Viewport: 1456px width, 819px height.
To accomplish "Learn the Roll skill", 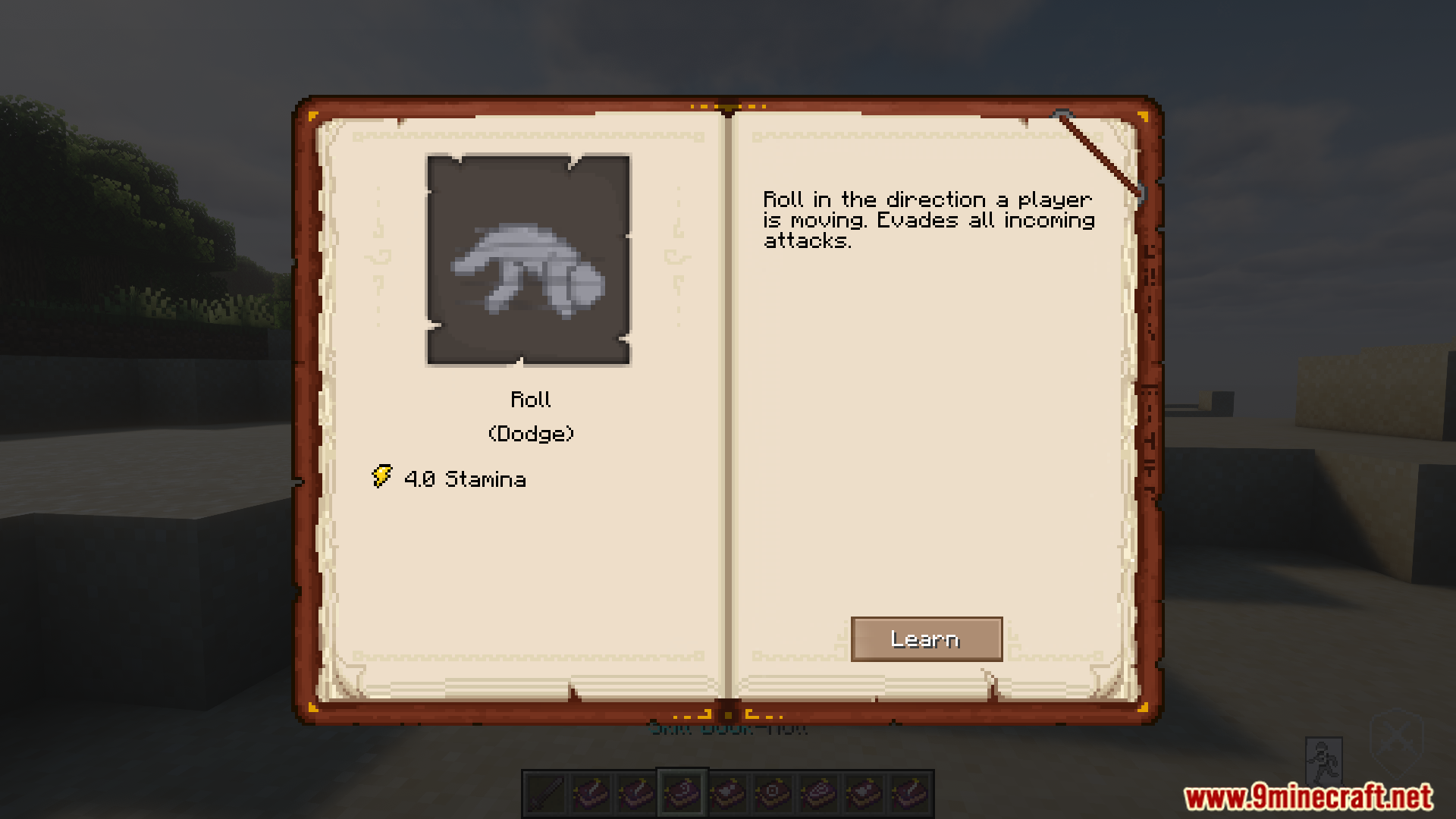I will (926, 639).
